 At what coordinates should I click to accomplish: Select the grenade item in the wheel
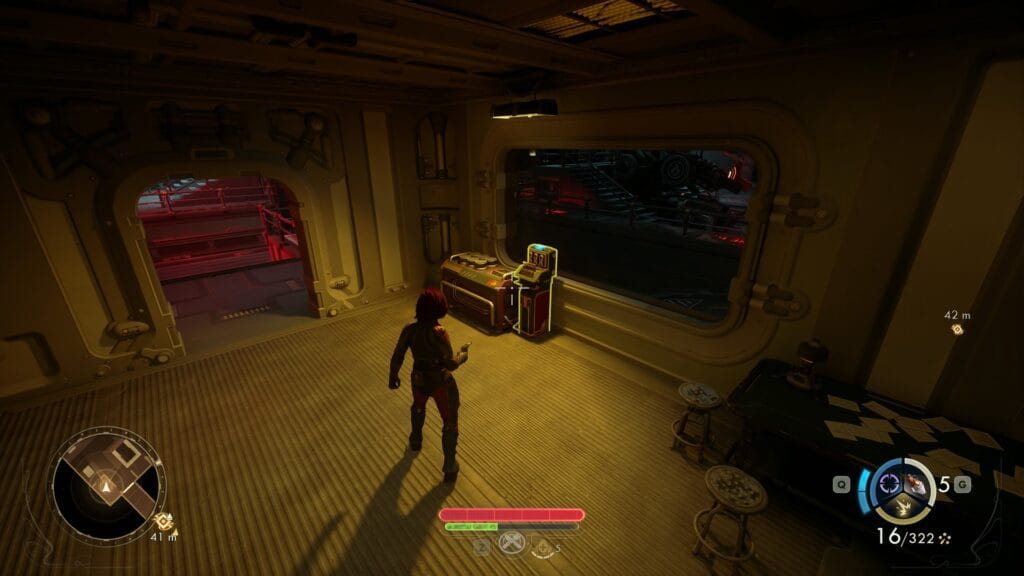pos(914,484)
